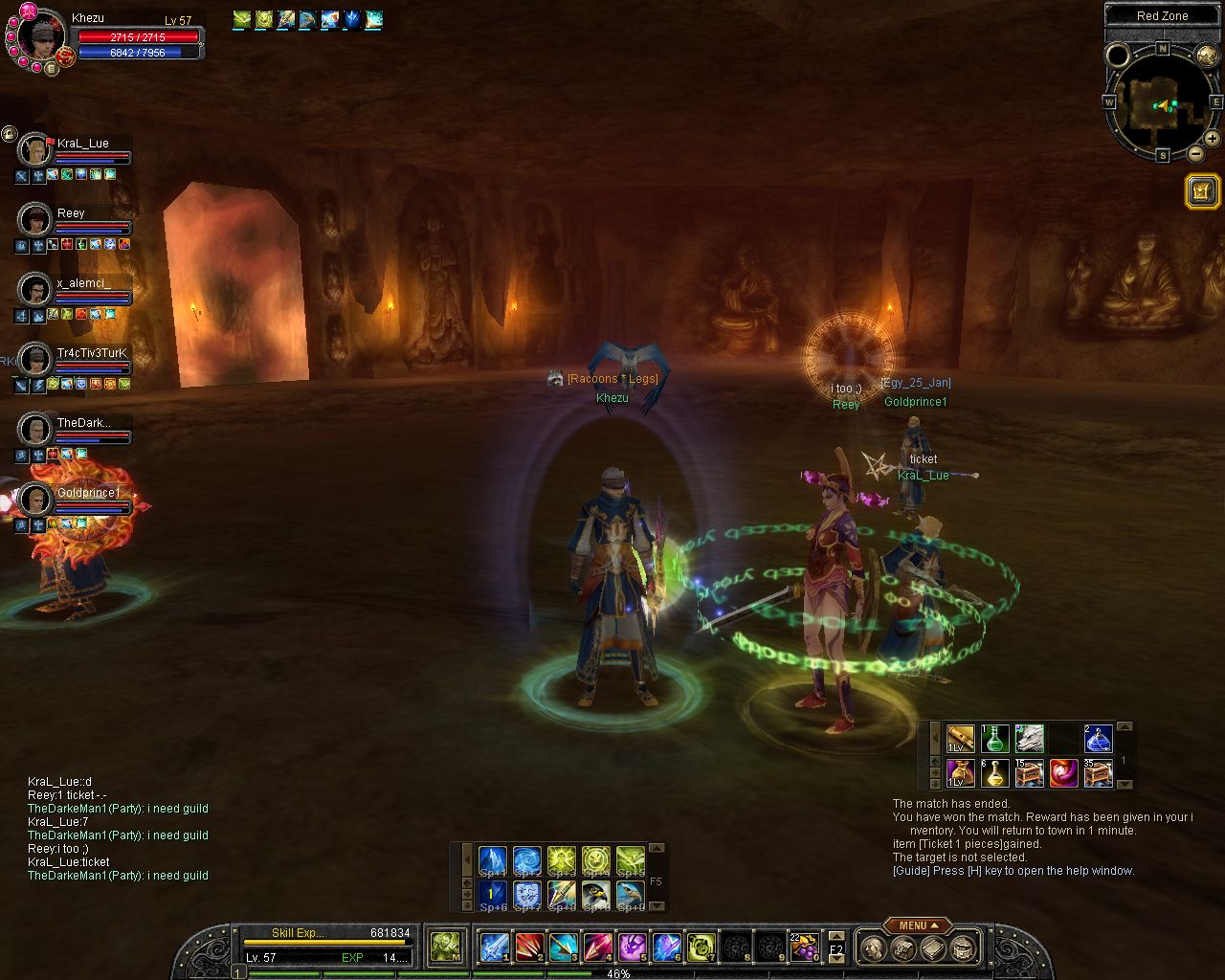
Task: Open the character portrait button in the menu bar
Action: click(x=873, y=948)
